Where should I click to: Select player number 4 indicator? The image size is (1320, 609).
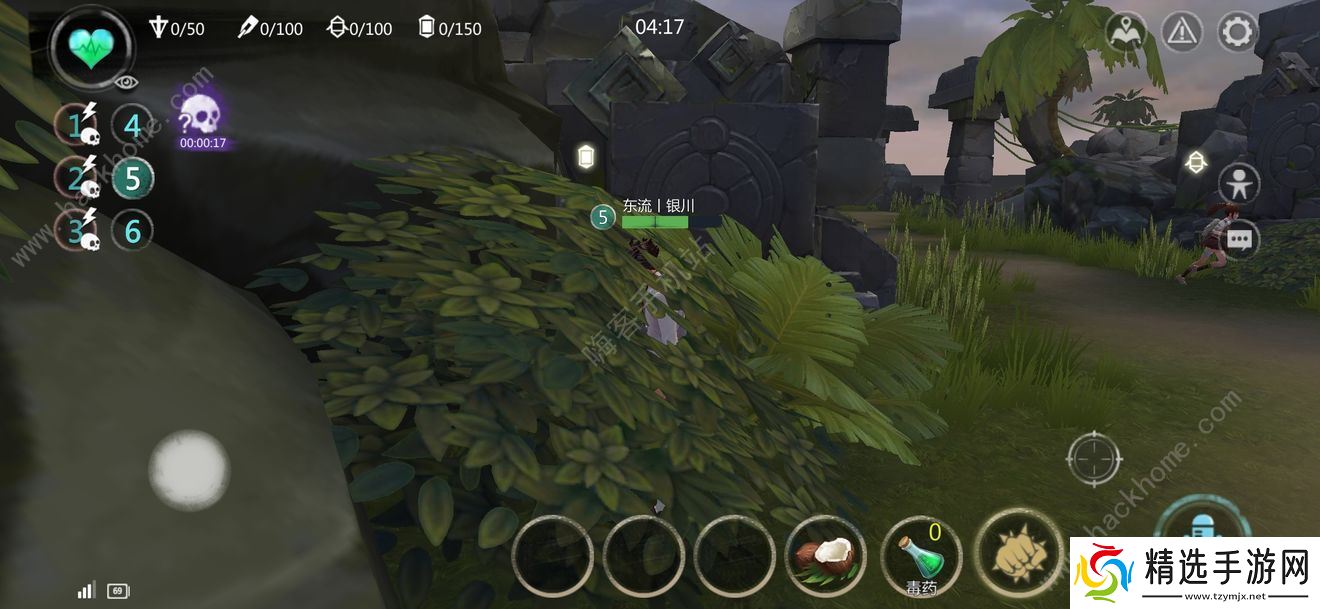132,126
